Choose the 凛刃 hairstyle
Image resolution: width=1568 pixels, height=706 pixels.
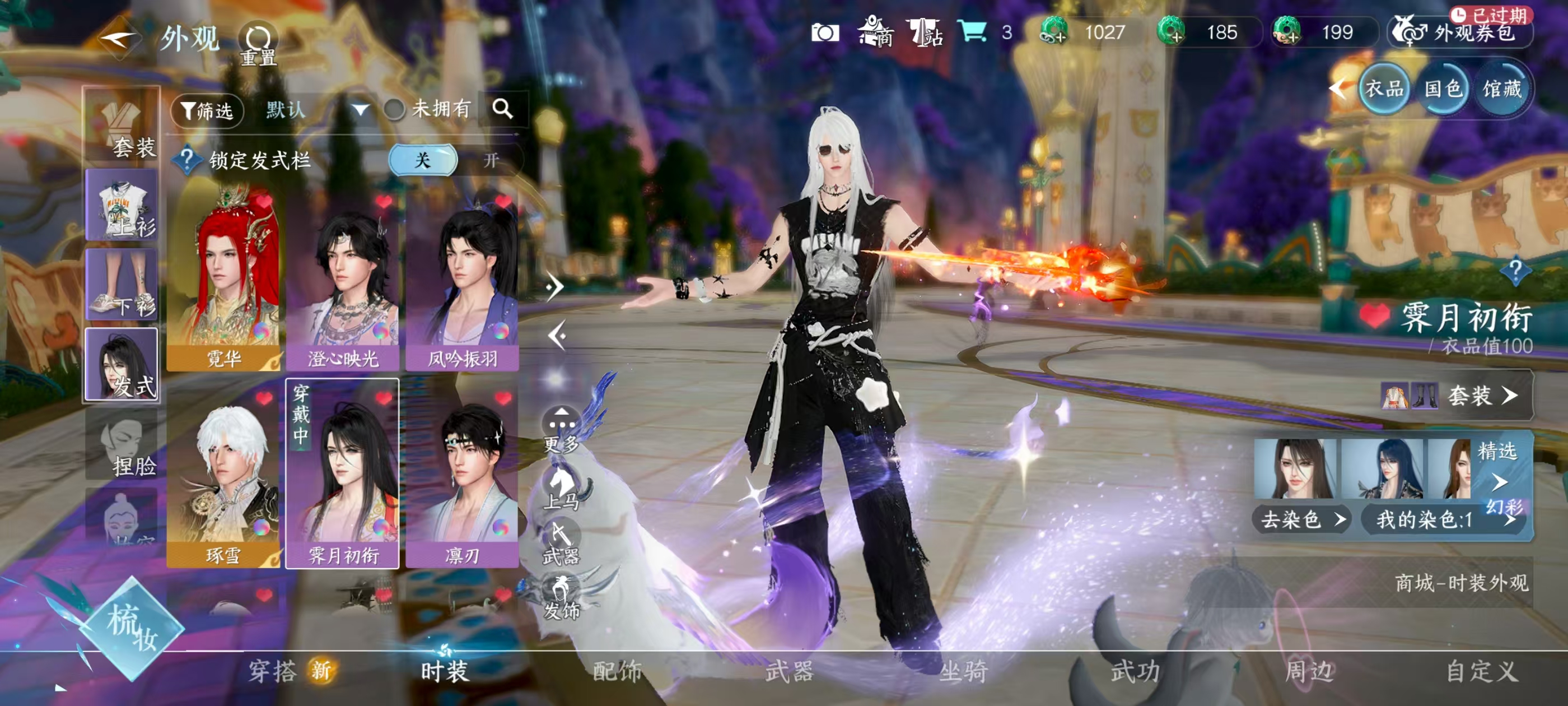coord(462,475)
